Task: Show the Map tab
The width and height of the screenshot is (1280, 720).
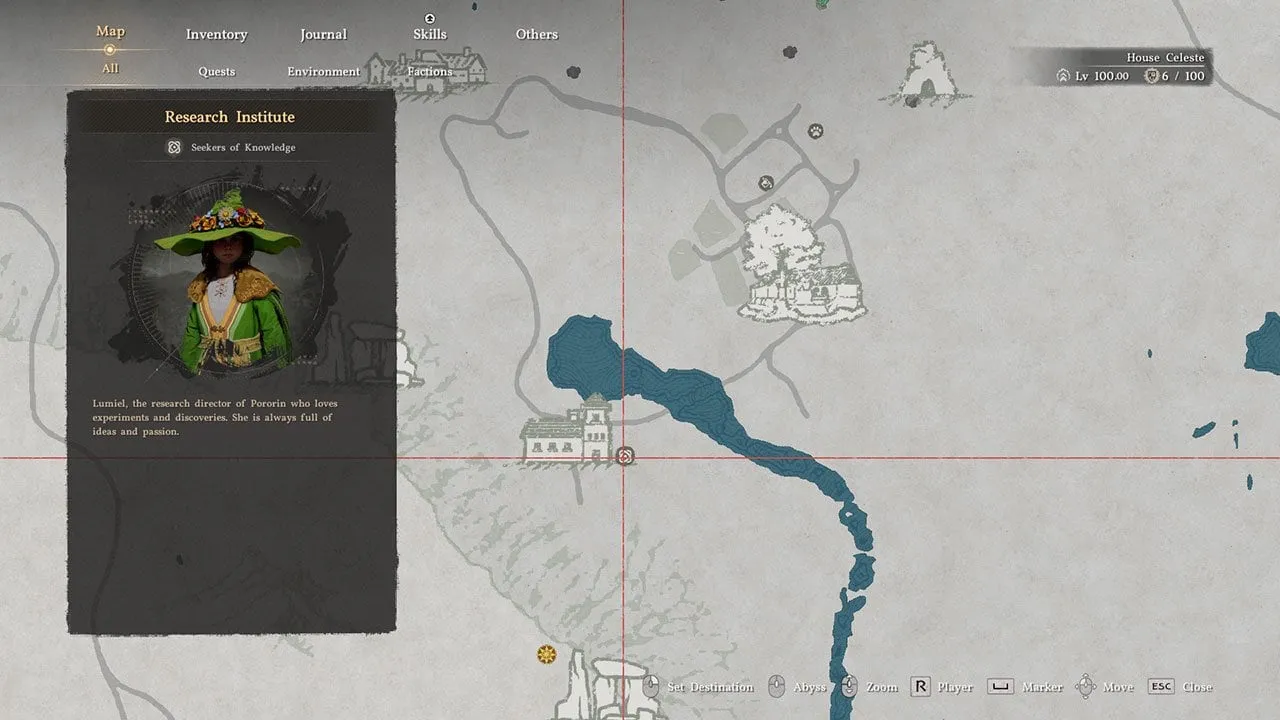Action: coord(110,31)
